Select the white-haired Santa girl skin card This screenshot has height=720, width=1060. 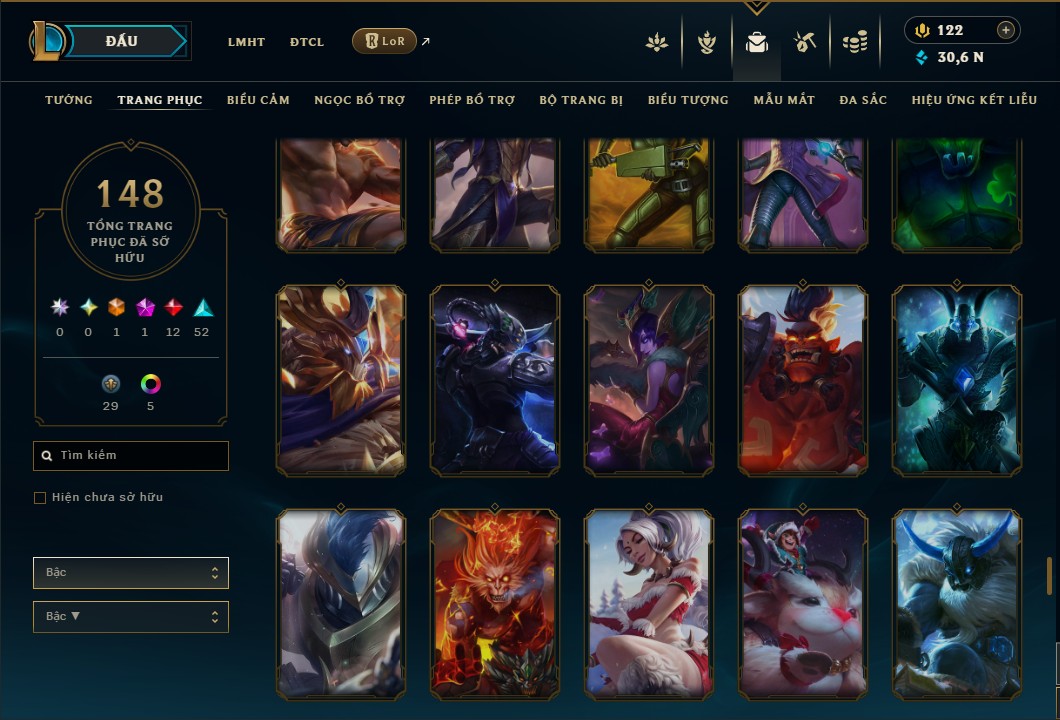[x=649, y=604]
